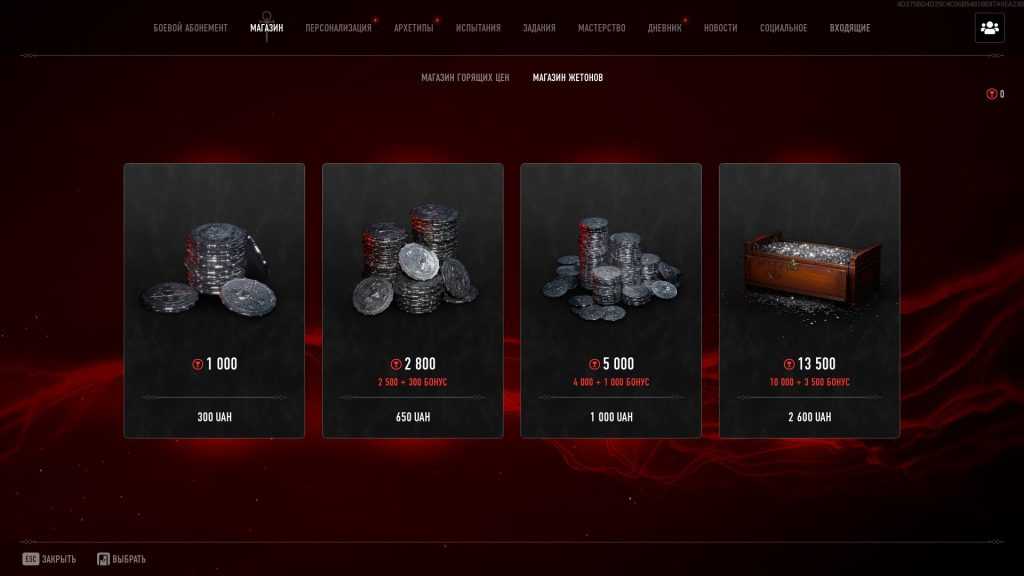Screen dimensions: 1024x576
Task: Open the Входящие inbox tab
Action: pos(850,28)
